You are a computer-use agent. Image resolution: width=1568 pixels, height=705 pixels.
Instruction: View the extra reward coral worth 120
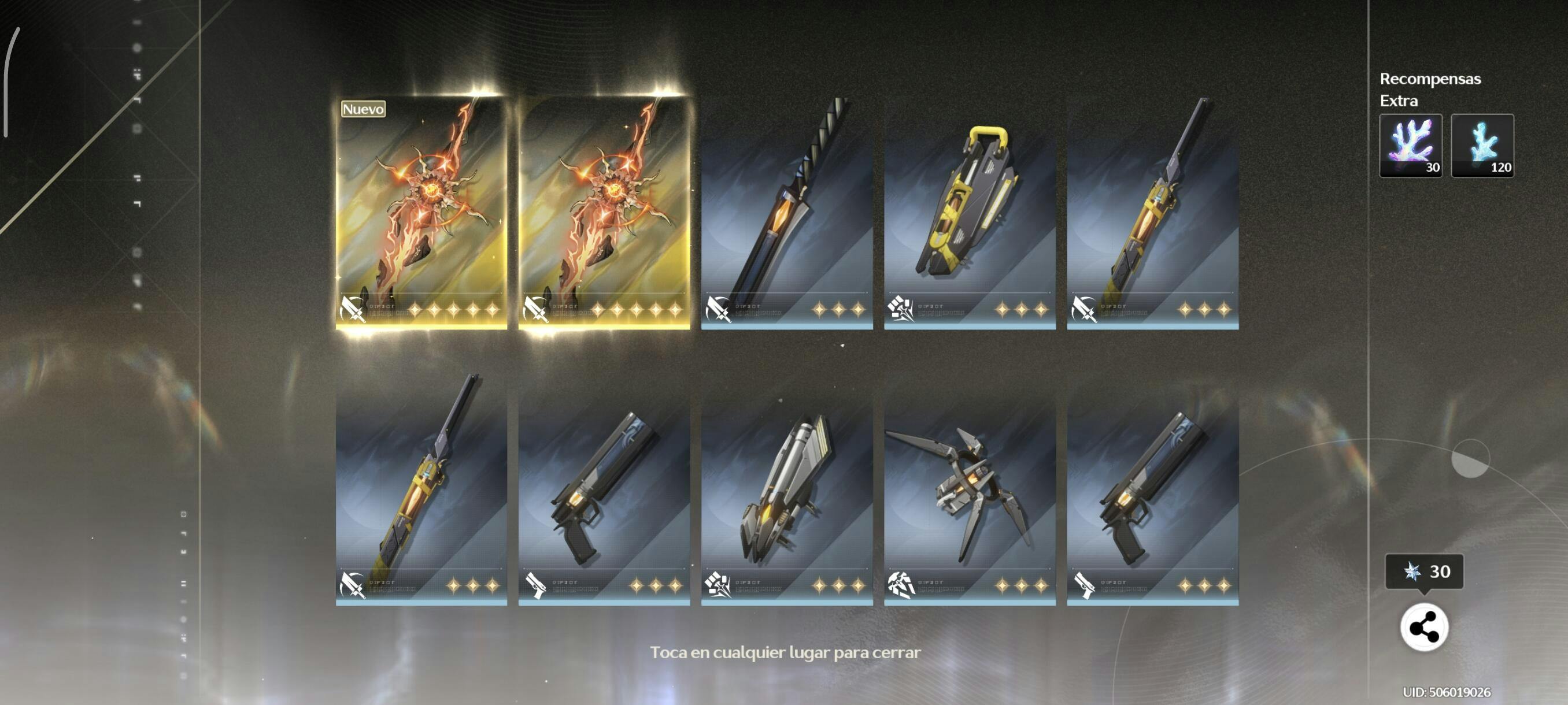[1482, 146]
